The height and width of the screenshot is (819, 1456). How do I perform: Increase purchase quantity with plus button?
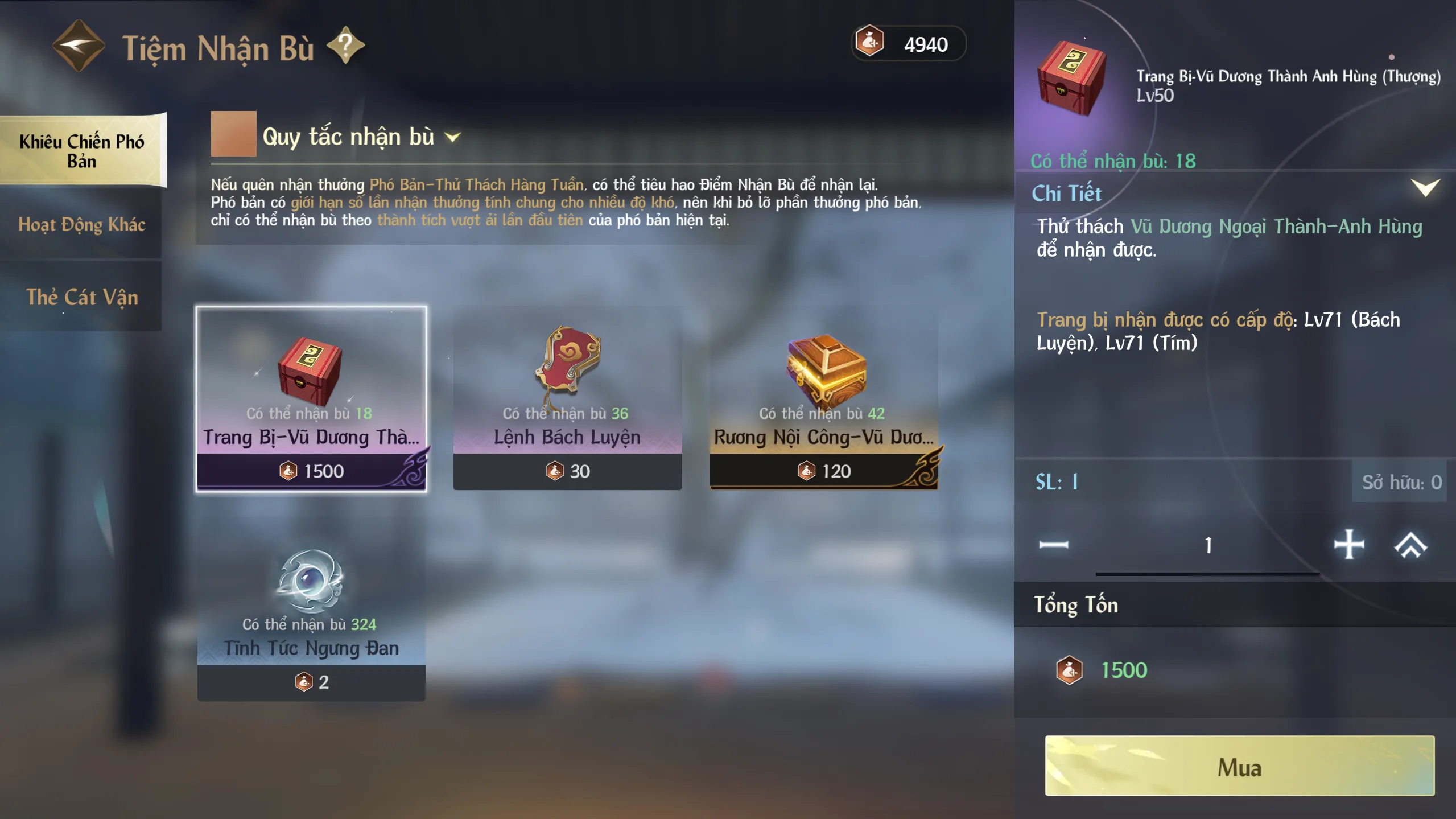pyautogui.click(x=1349, y=545)
